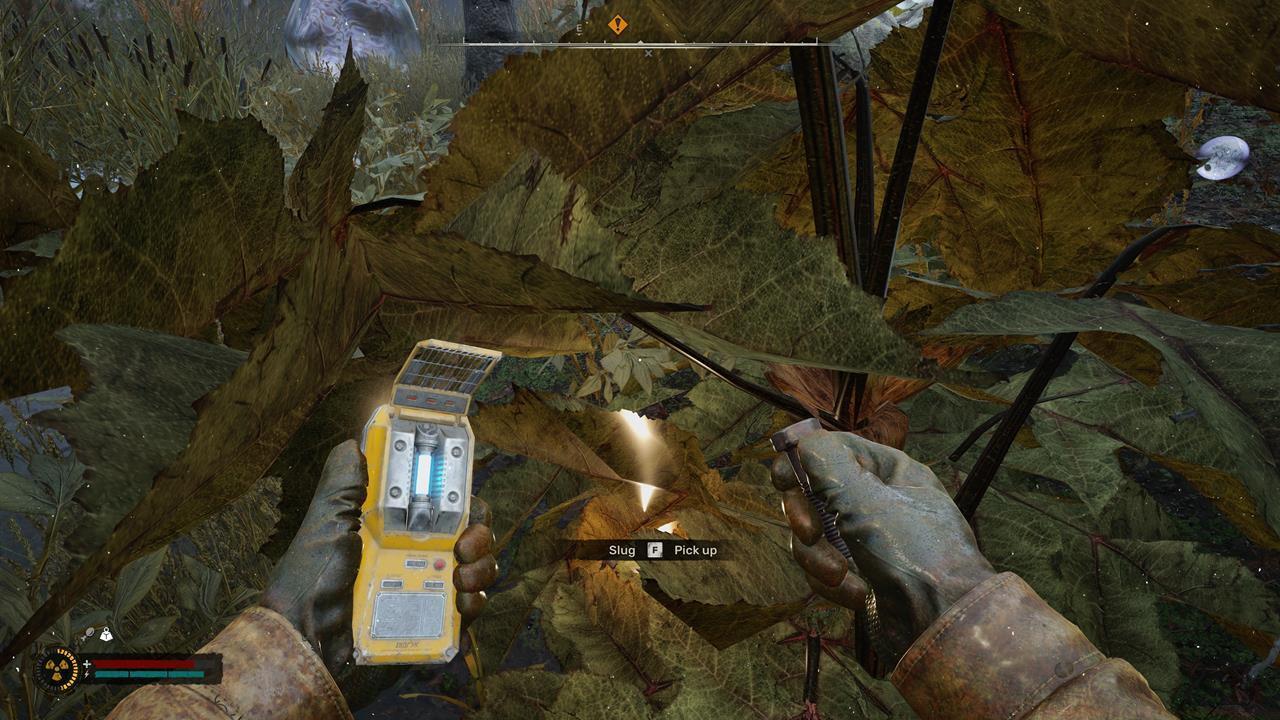Select the health cross icon beside the red bar
The width and height of the screenshot is (1280, 720).
(x=86, y=664)
